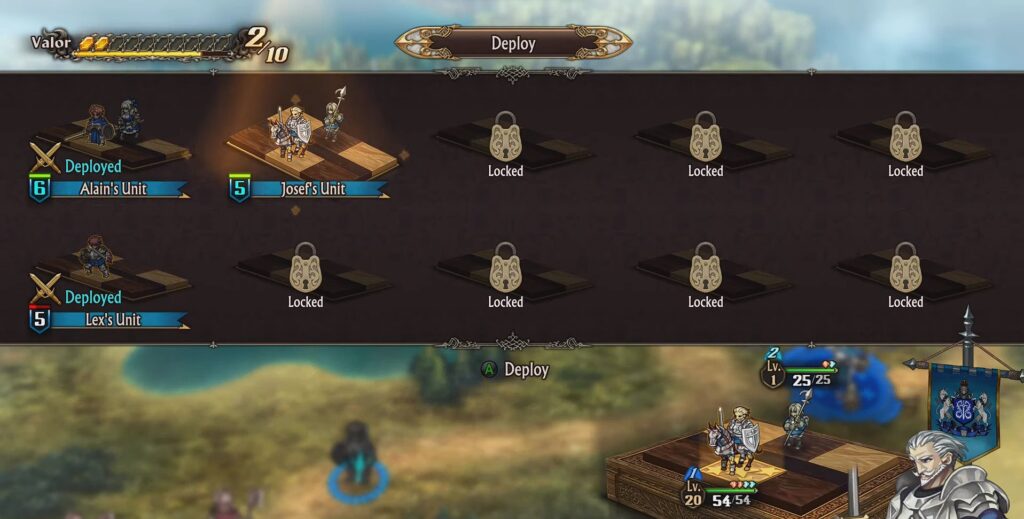
Task: Select Josef's Unit to deploy
Action: (310, 145)
